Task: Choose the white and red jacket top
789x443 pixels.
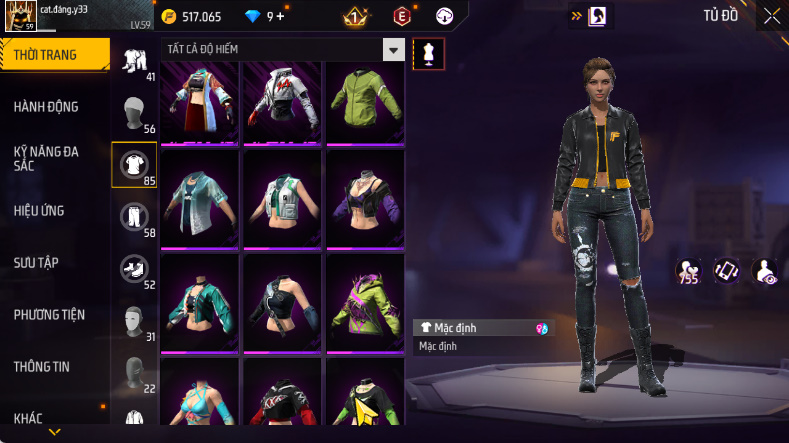Action: pos(283,102)
